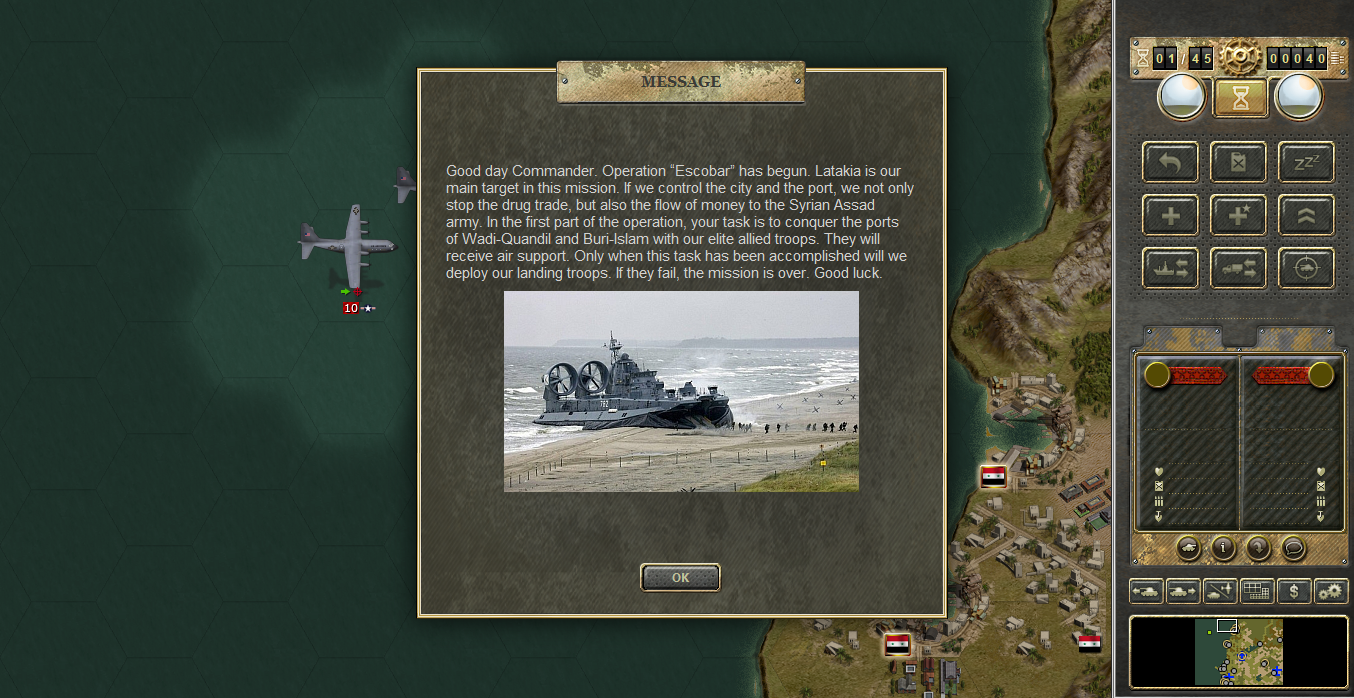Confirm the message with OK
The image size is (1354, 698).
(x=680, y=577)
